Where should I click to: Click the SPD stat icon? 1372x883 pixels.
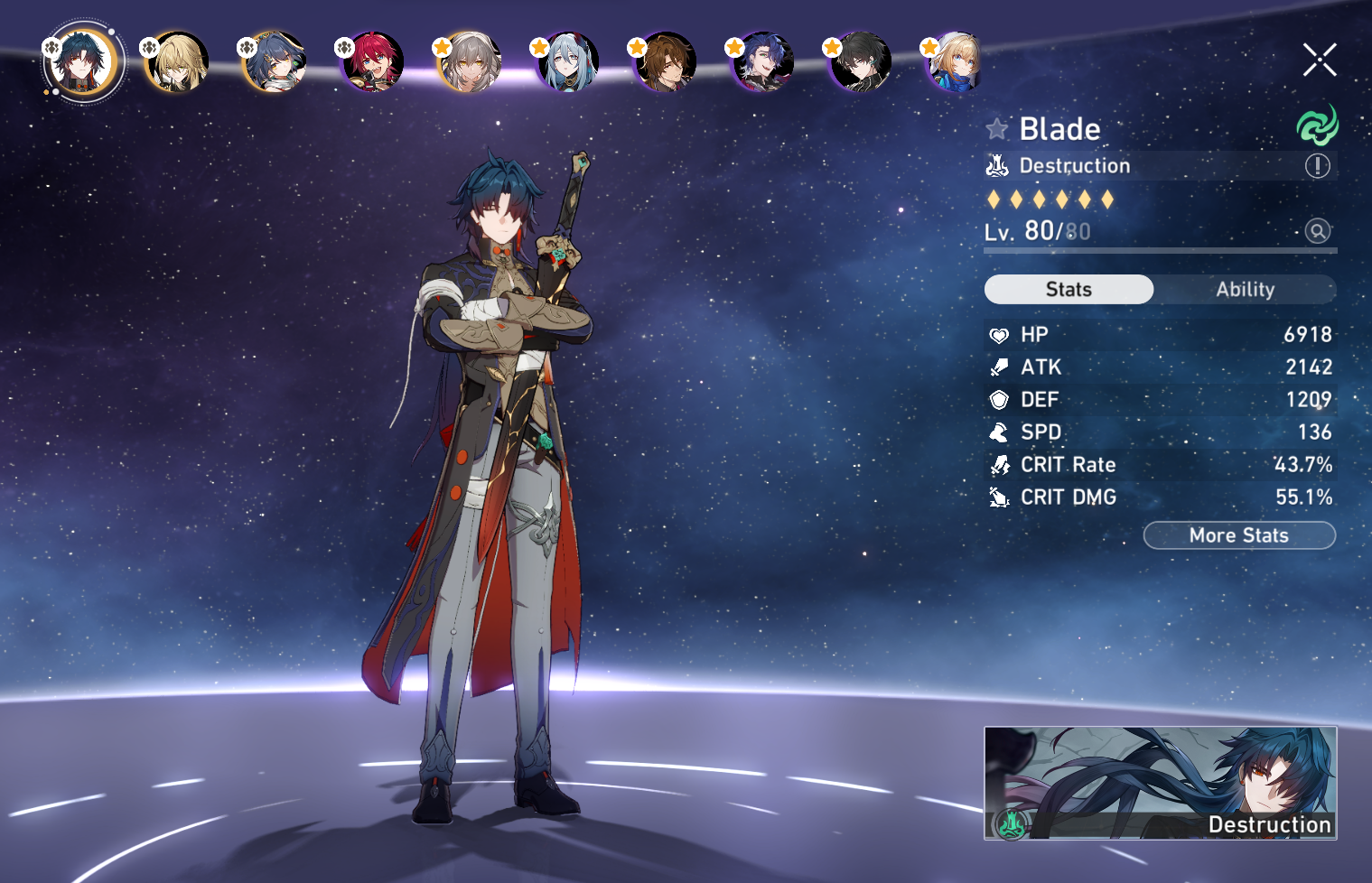[999, 432]
